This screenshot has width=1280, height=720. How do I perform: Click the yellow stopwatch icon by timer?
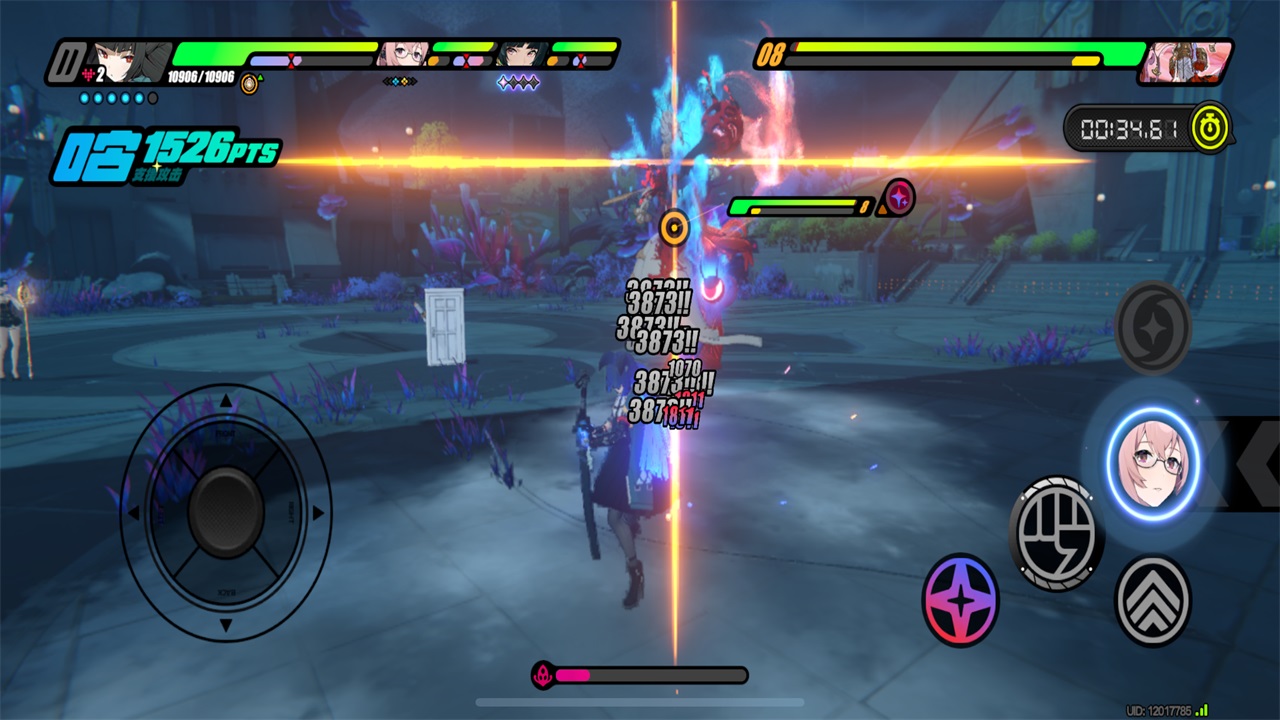pyautogui.click(x=1211, y=128)
